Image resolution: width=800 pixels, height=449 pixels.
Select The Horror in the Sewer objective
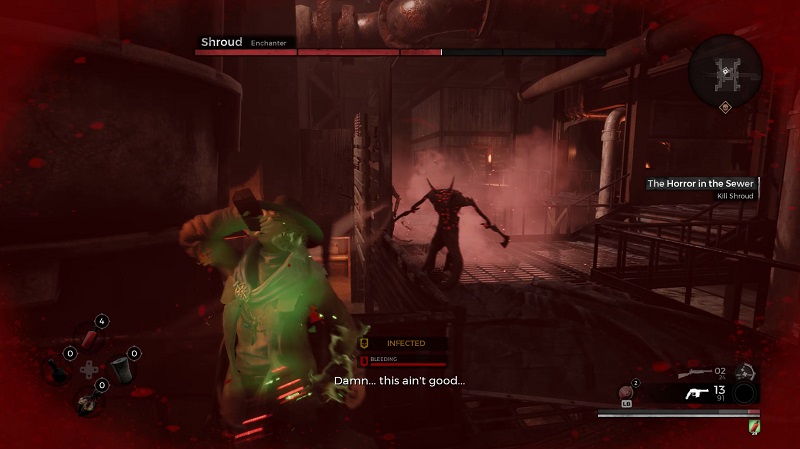(700, 184)
